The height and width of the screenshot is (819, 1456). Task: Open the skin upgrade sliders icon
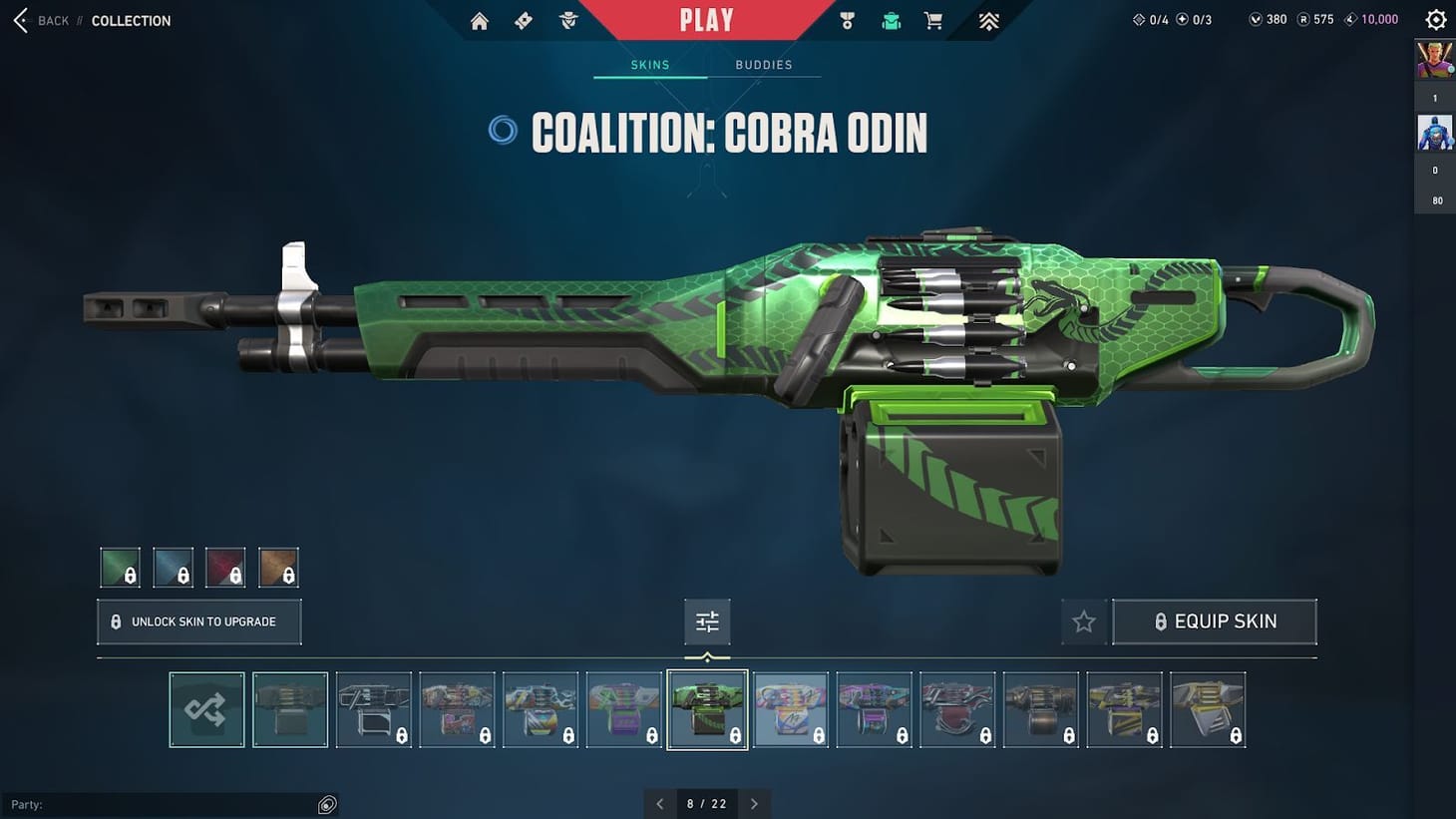(x=707, y=620)
